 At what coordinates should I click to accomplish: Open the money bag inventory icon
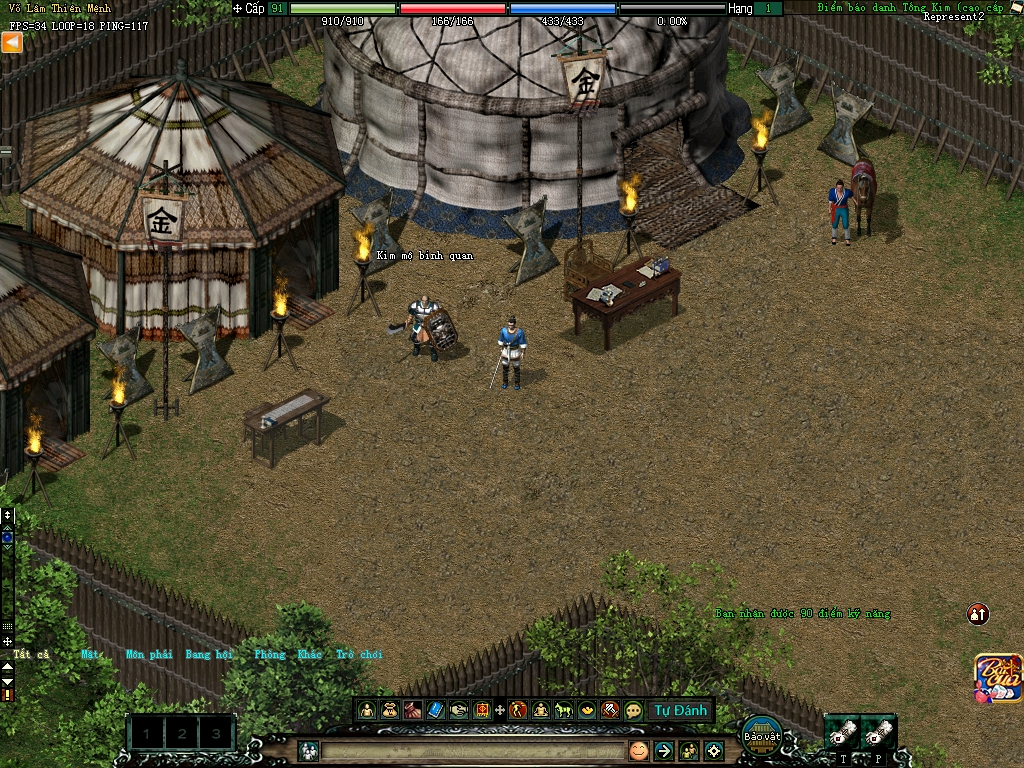pos(390,710)
